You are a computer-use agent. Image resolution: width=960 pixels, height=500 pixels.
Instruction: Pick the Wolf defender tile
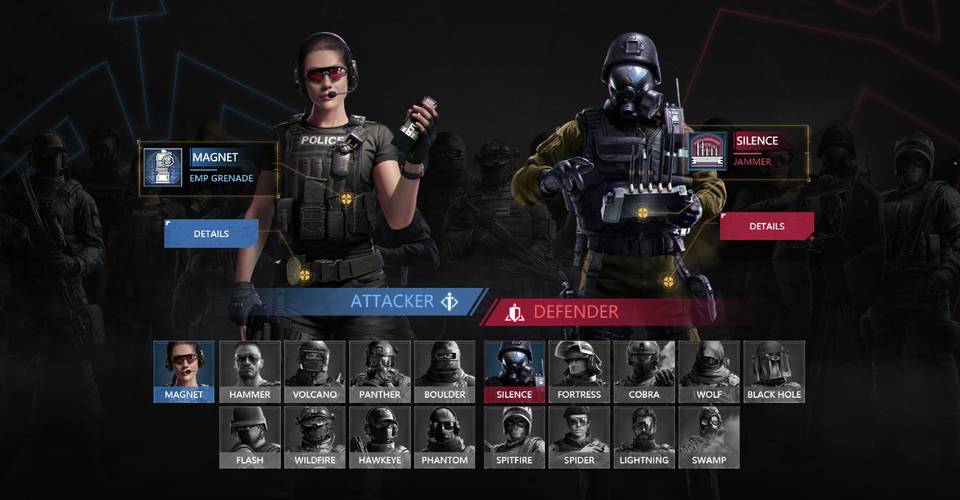709,371
